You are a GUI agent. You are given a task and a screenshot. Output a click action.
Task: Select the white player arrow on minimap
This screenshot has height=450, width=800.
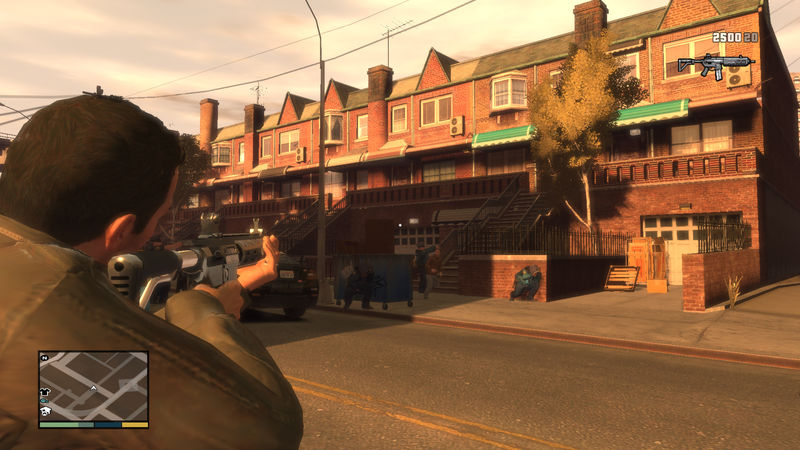(93, 387)
